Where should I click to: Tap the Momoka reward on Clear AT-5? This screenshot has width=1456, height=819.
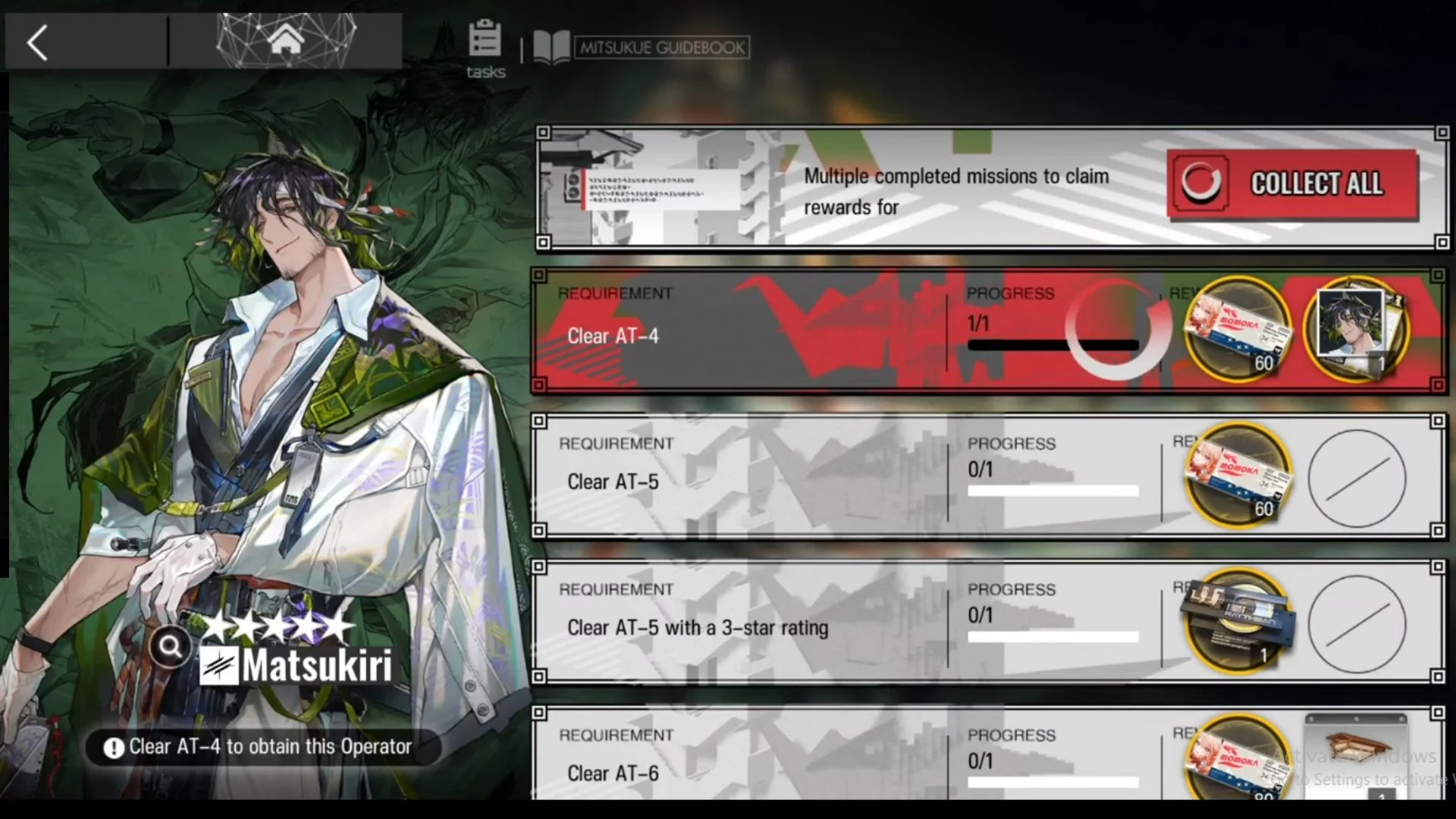pos(1238,475)
